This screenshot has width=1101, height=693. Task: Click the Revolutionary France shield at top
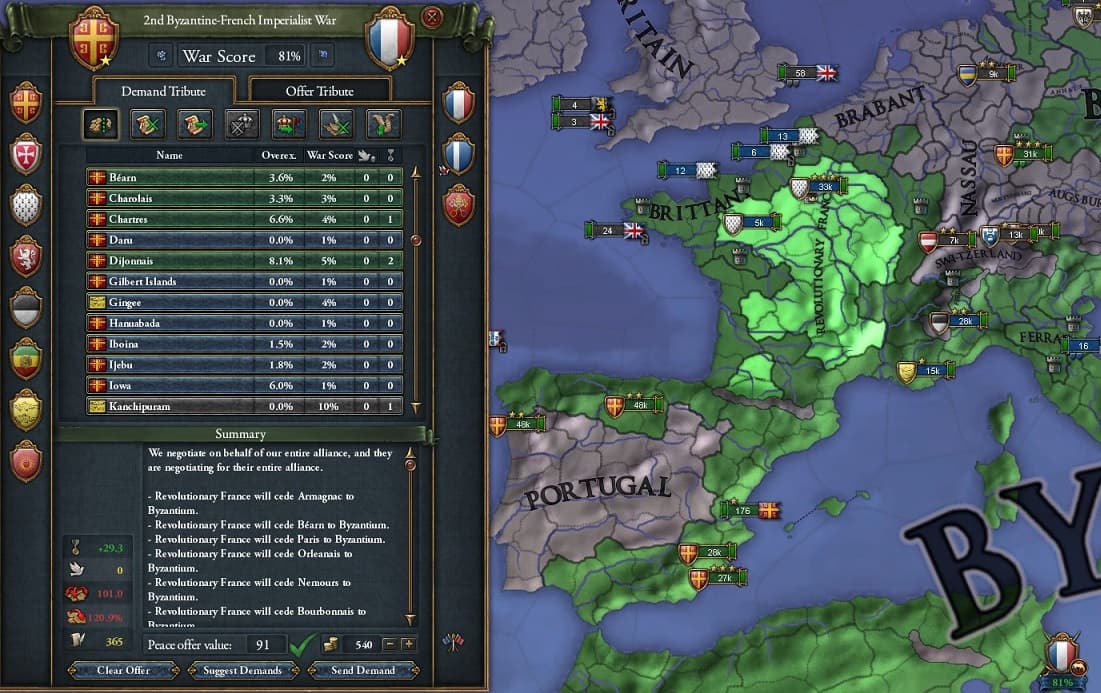point(389,37)
